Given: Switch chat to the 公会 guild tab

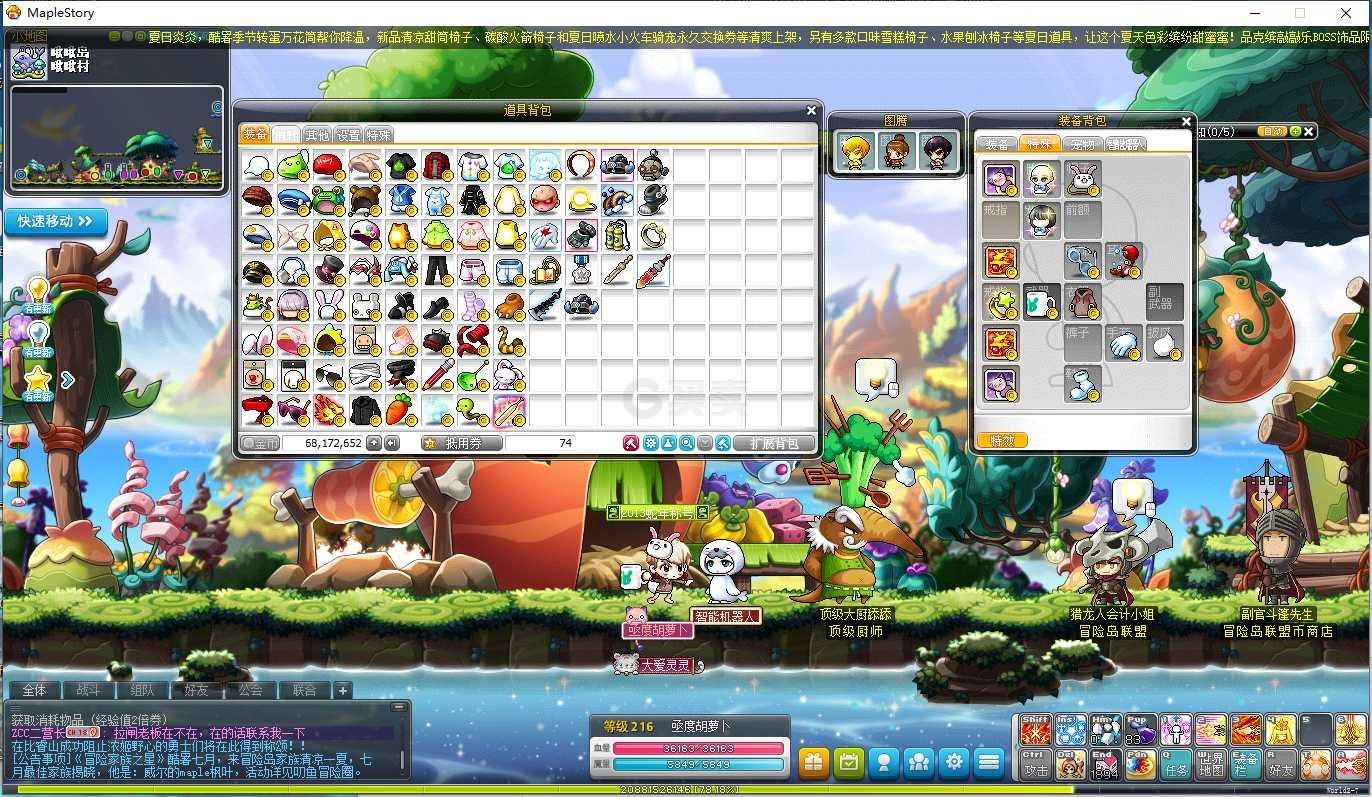Looking at the screenshot, I should 243,690.
